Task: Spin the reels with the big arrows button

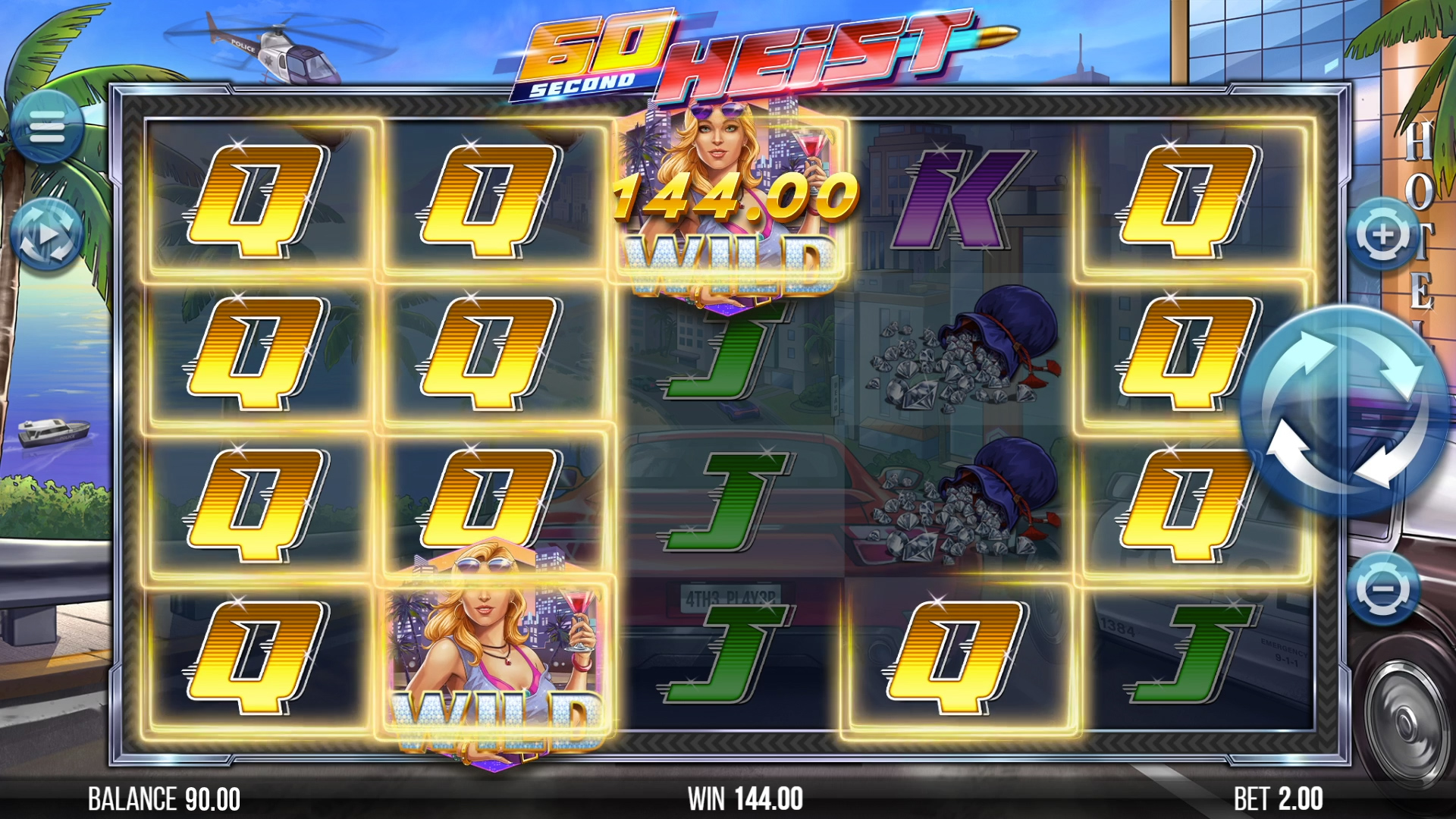Action: point(1344,411)
